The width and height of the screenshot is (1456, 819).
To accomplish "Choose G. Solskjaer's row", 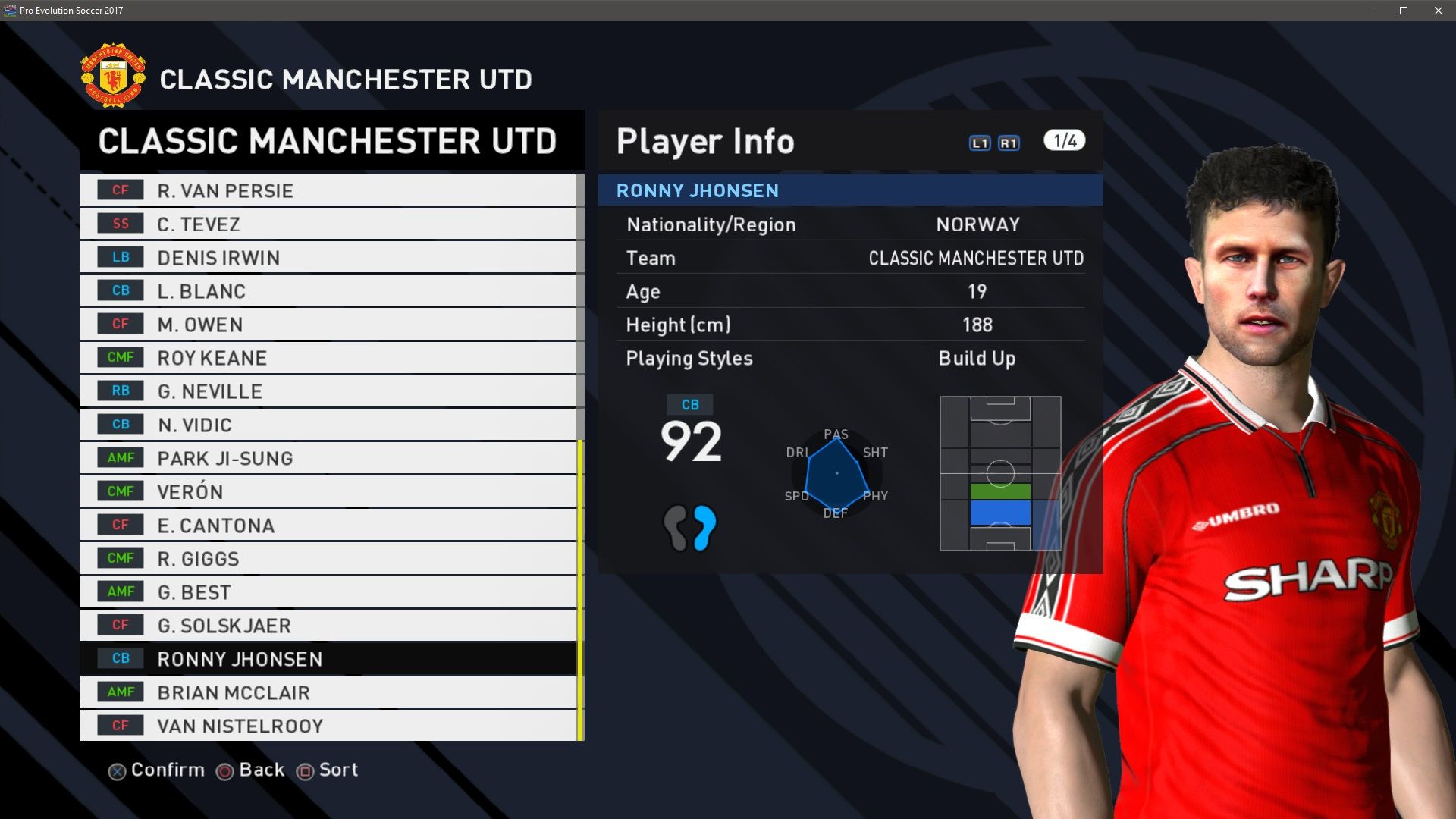I will point(328,625).
